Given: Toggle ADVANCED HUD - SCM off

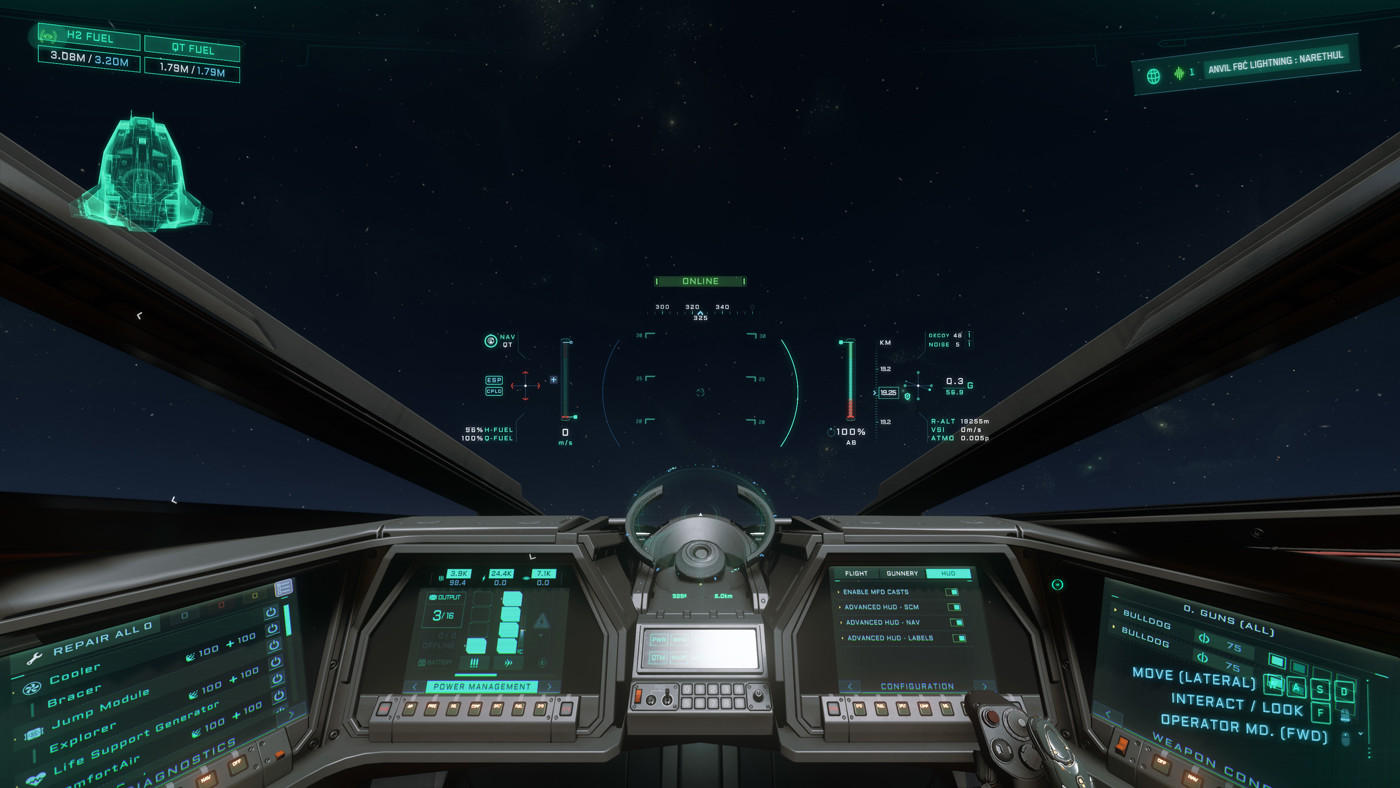Looking at the screenshot, I should click(954, 607).
